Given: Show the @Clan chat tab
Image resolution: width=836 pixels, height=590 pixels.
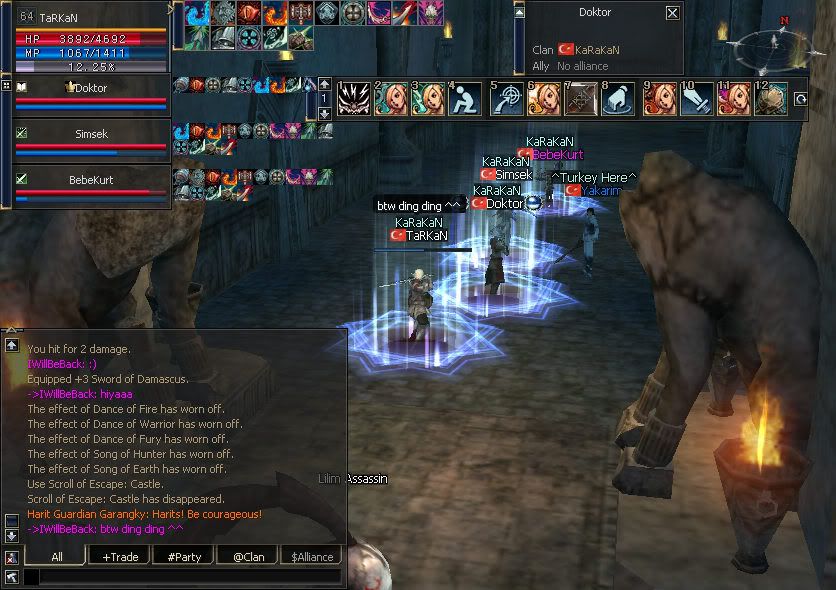Looking at the screenshot, I should (247, 556).
